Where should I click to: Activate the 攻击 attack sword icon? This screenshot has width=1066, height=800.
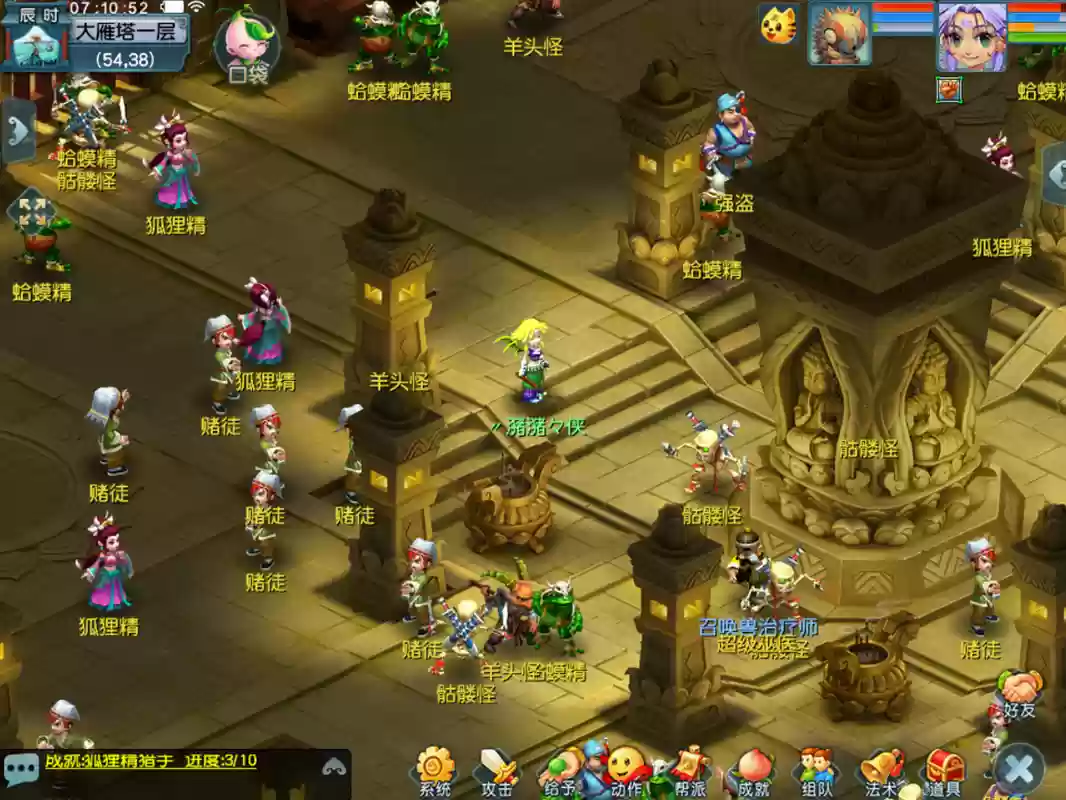496,771
